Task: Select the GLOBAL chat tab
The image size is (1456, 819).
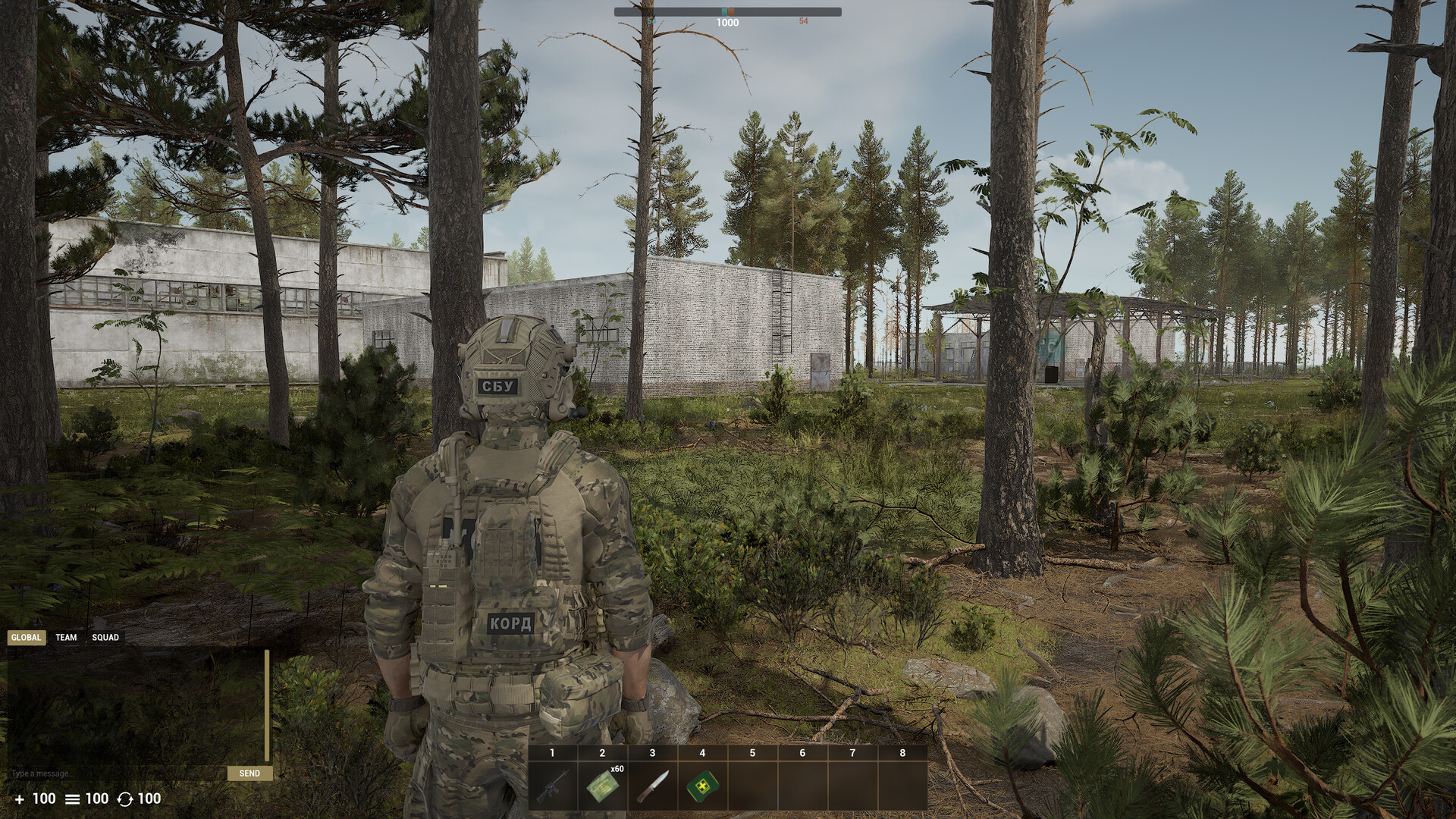Action: tap(27, 637)
